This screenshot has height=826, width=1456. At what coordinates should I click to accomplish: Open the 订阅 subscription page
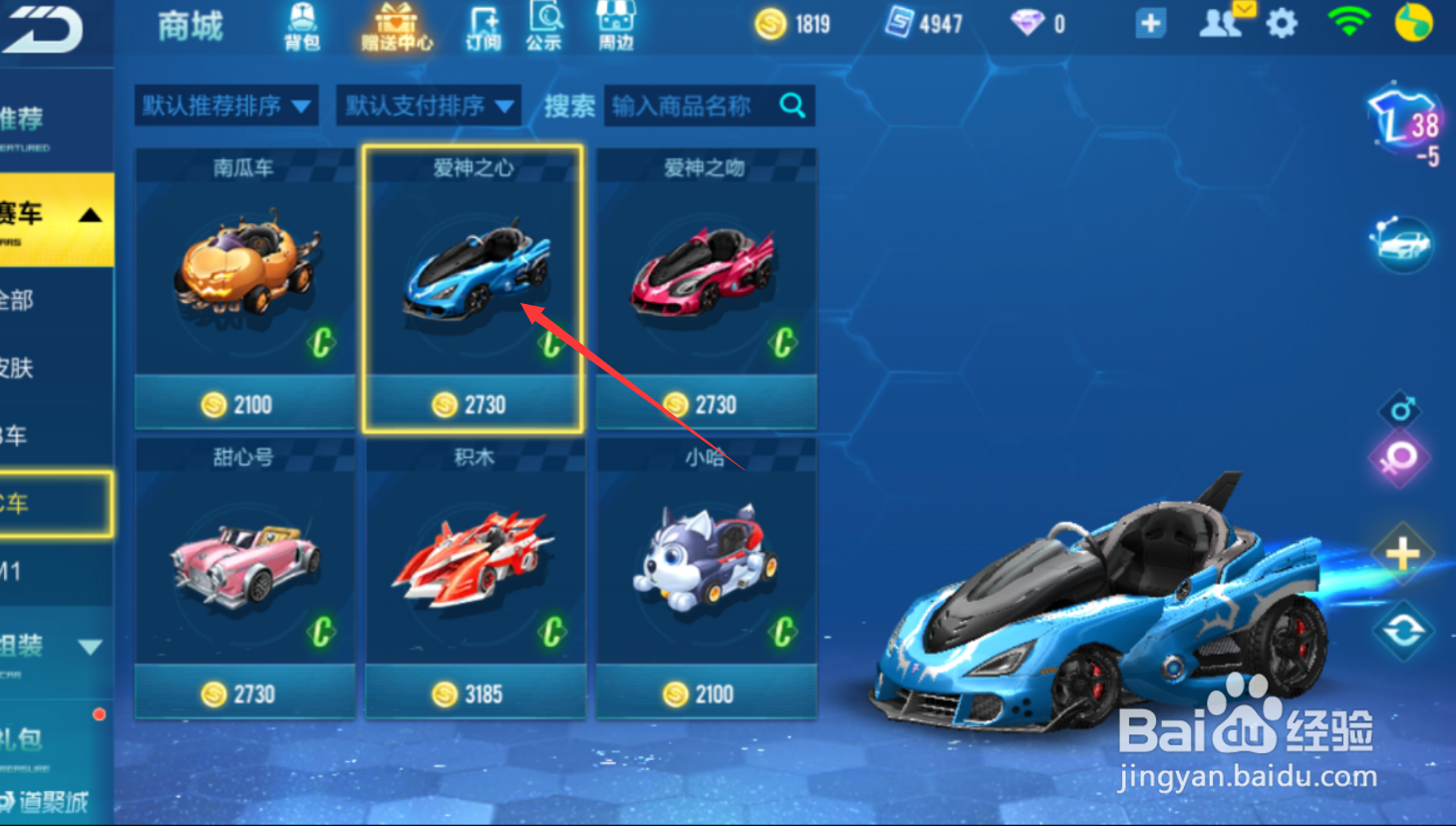[481, 25]
